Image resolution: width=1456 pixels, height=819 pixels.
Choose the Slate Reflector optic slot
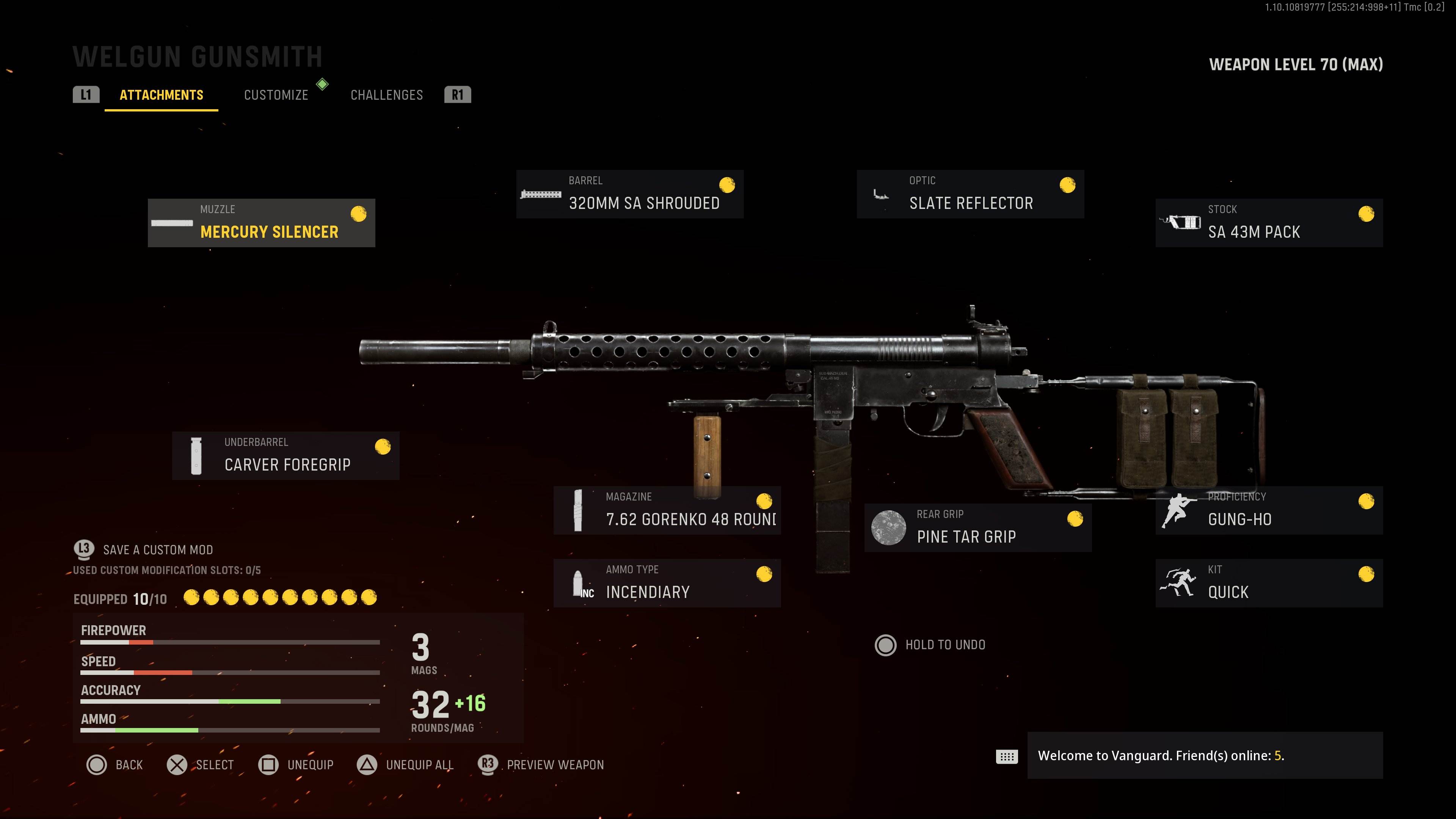pyautogui.click(x=970, y=194)
